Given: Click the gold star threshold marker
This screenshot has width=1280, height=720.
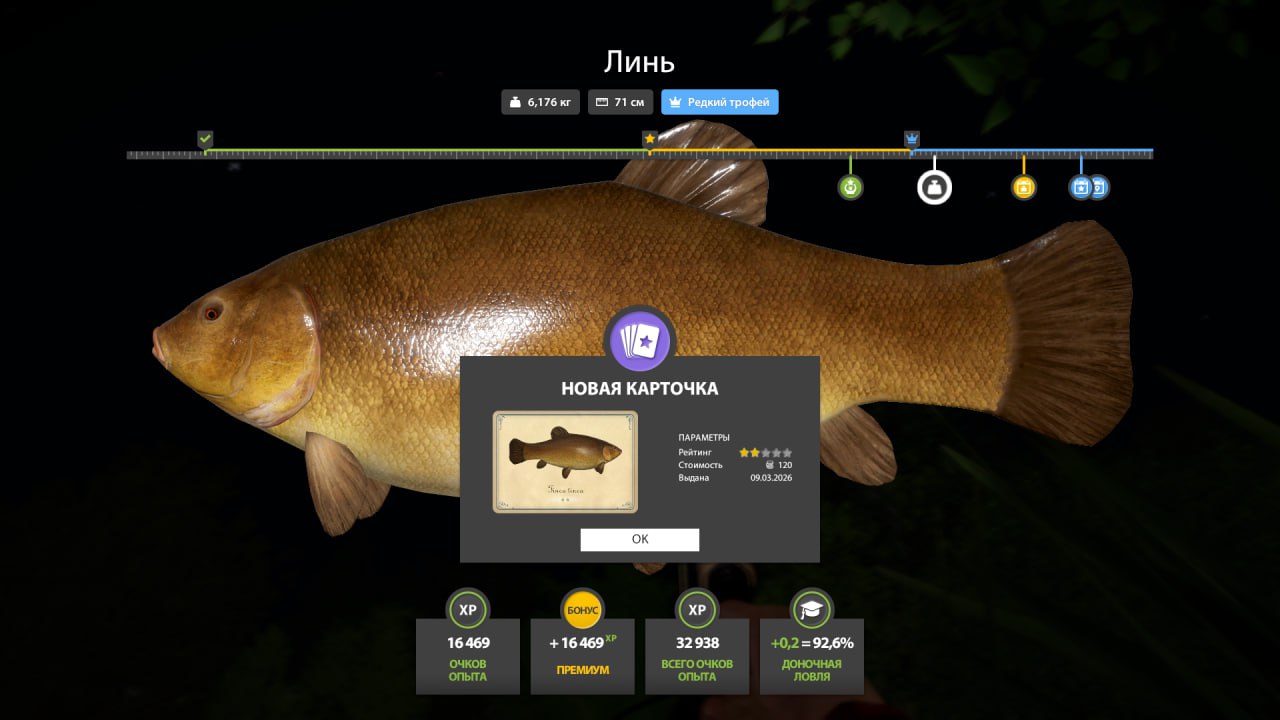Looking at the screenshot, I should (x=649, y=138).
